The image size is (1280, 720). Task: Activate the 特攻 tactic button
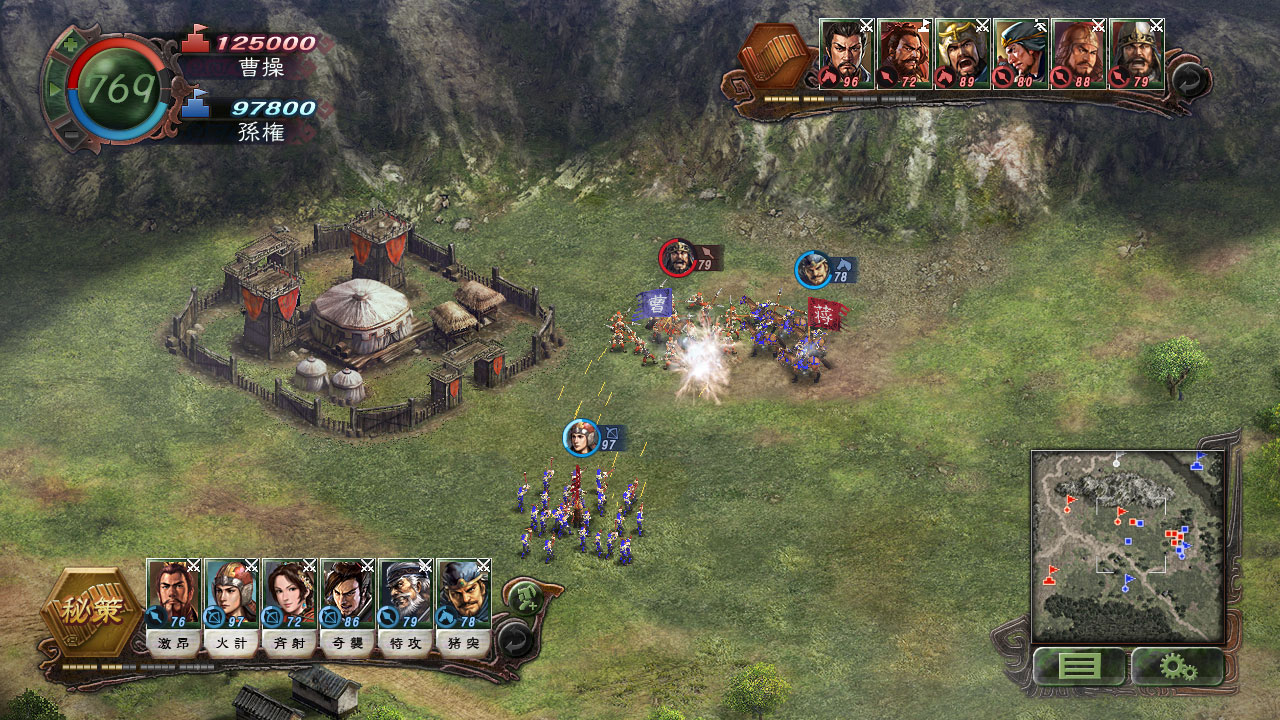[406, 643]
